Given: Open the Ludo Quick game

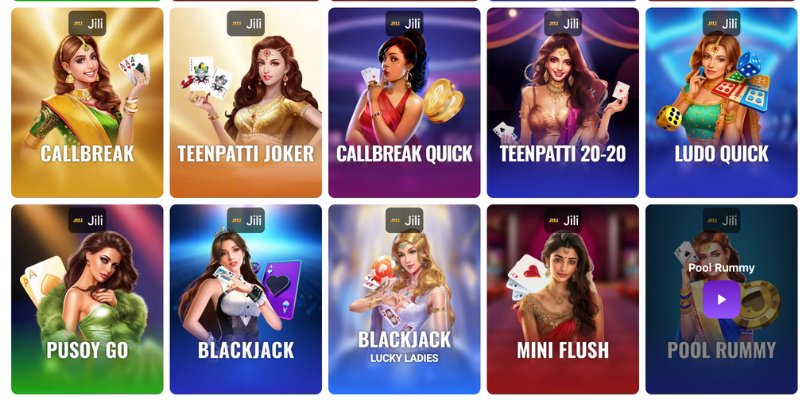Looking at the screenshot, I should pos(721,103).
